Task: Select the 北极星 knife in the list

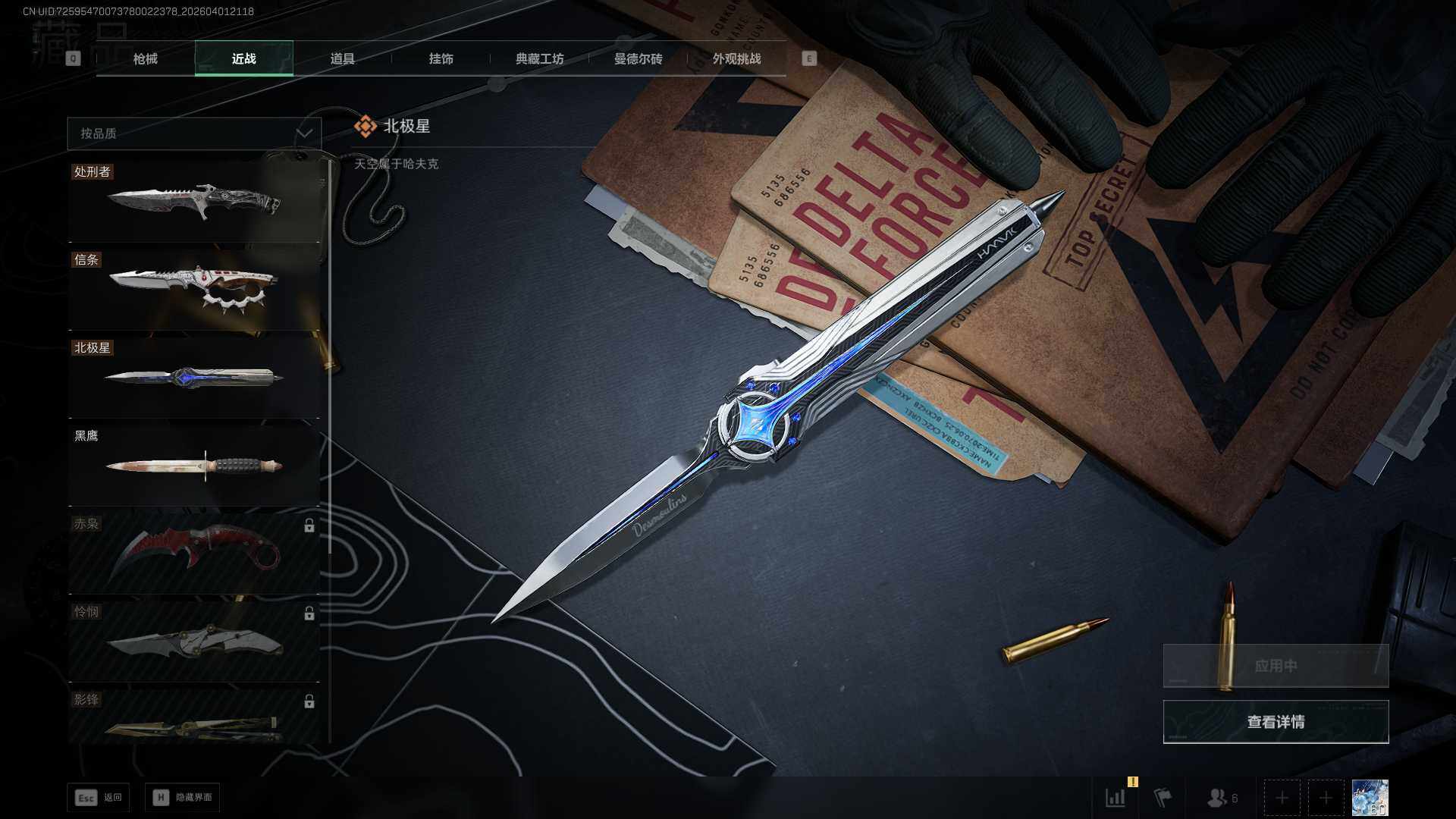Action: click(x=194, y=378)
